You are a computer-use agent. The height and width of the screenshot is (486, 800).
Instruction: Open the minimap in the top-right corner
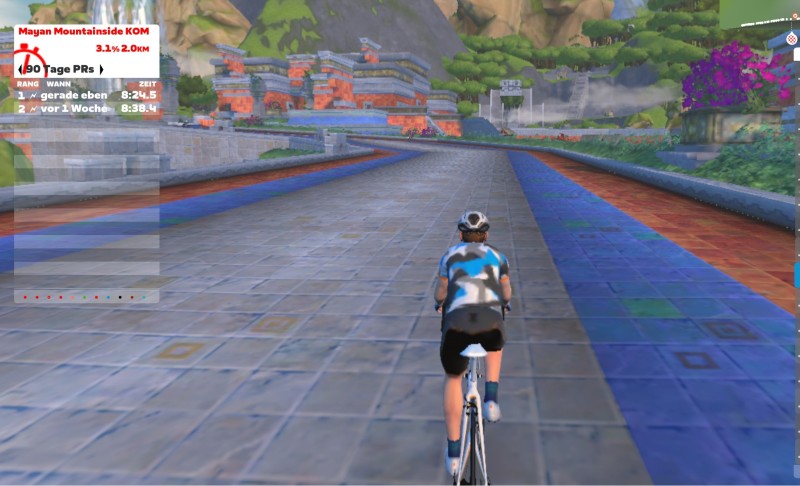click(x=758, y=13)
